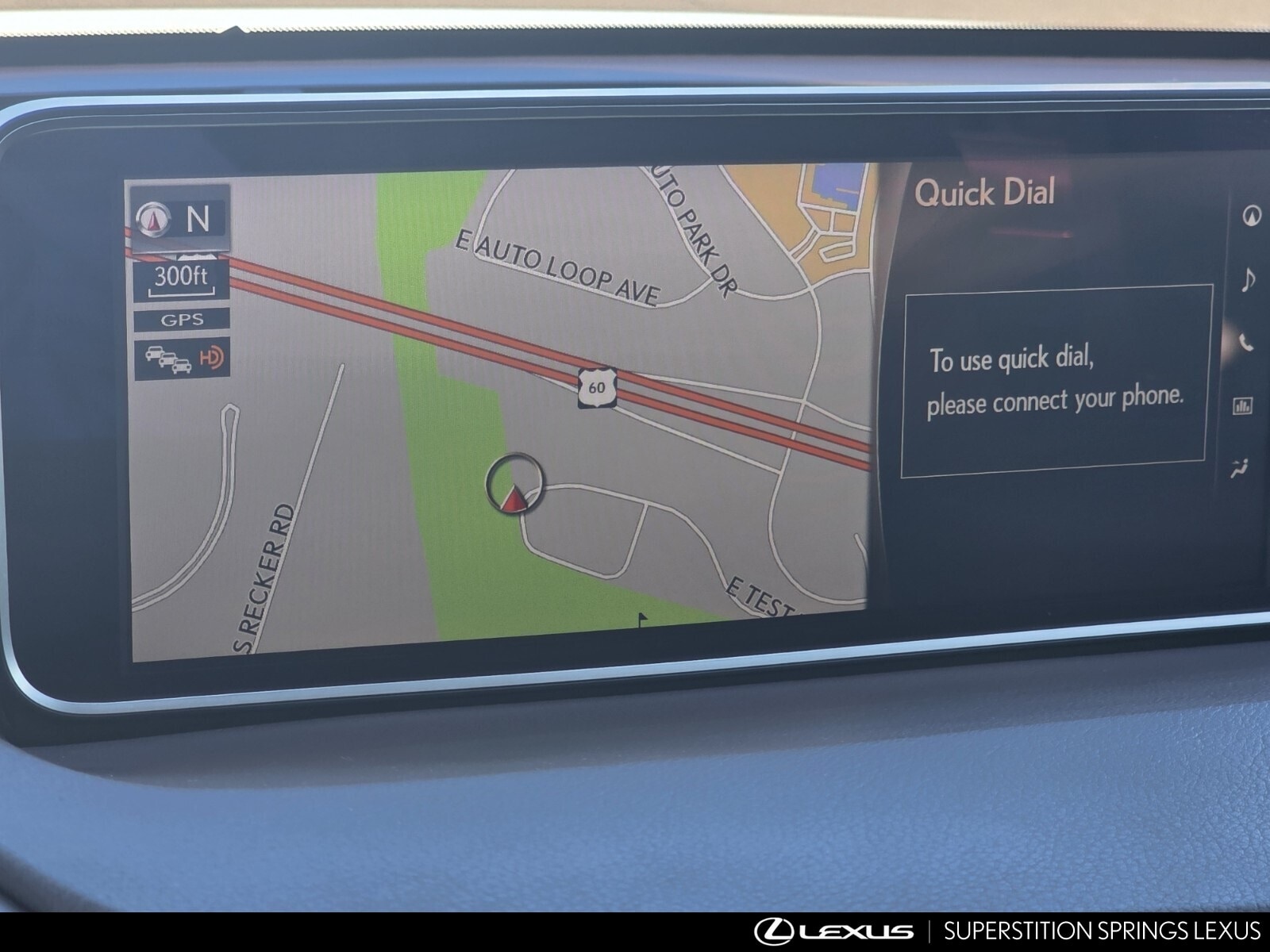Select the phone icon in the sidebar
The image size is (1270, 952).
pos(1247,343)
